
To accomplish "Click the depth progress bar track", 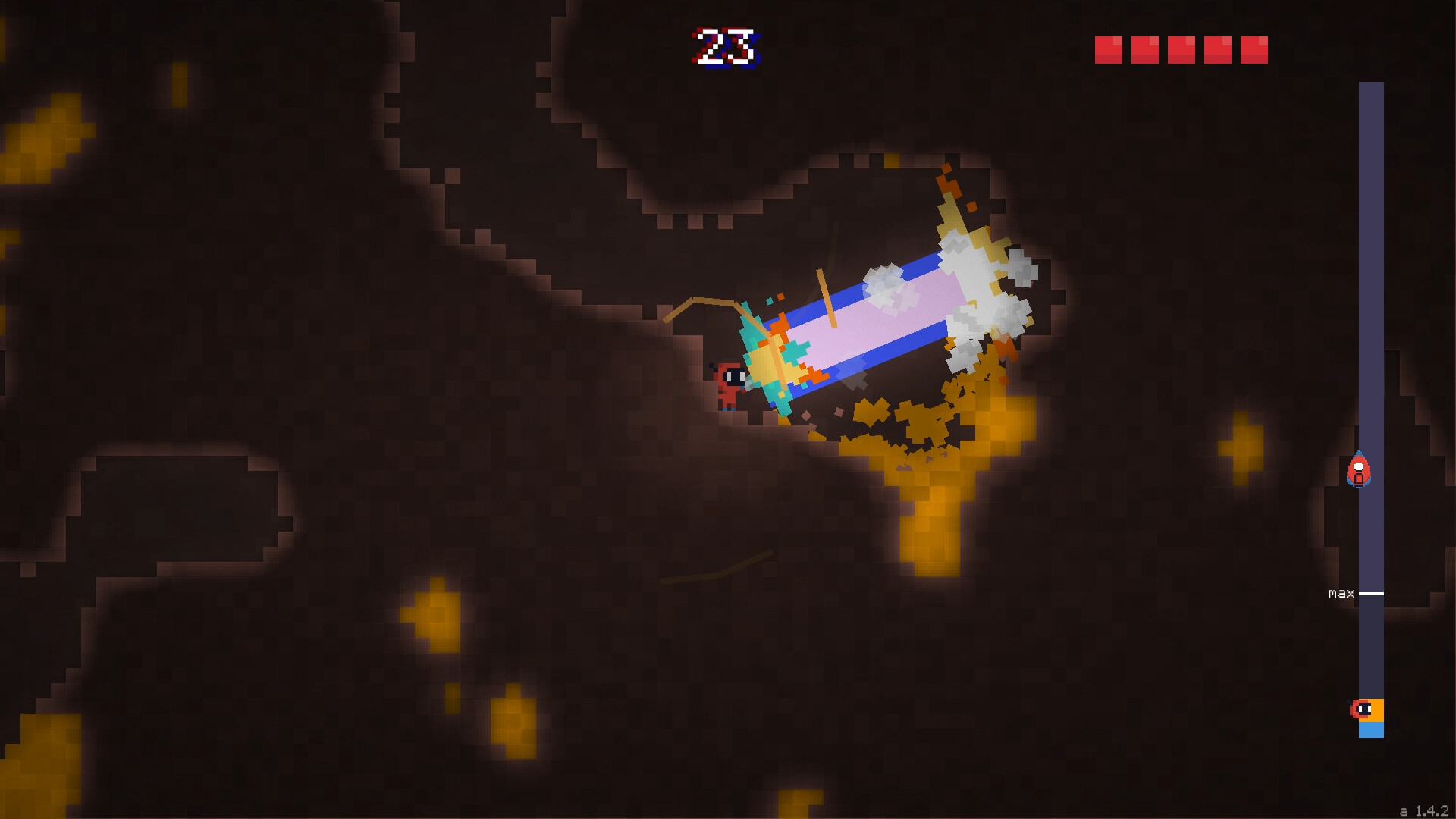I will click(x=1371, y=227).
